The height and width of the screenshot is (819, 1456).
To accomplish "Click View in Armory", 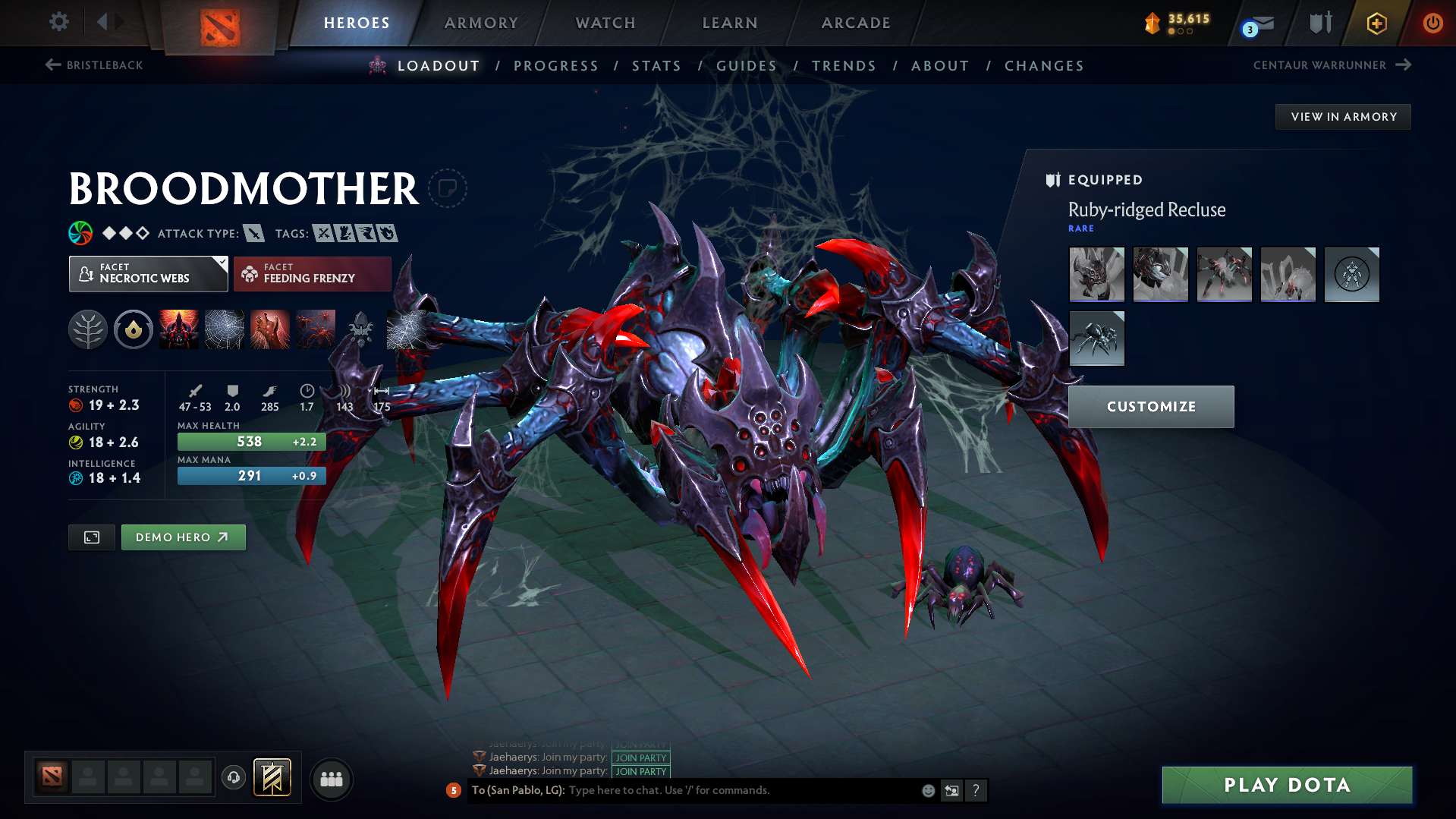I will click(x=1342, y=116).
